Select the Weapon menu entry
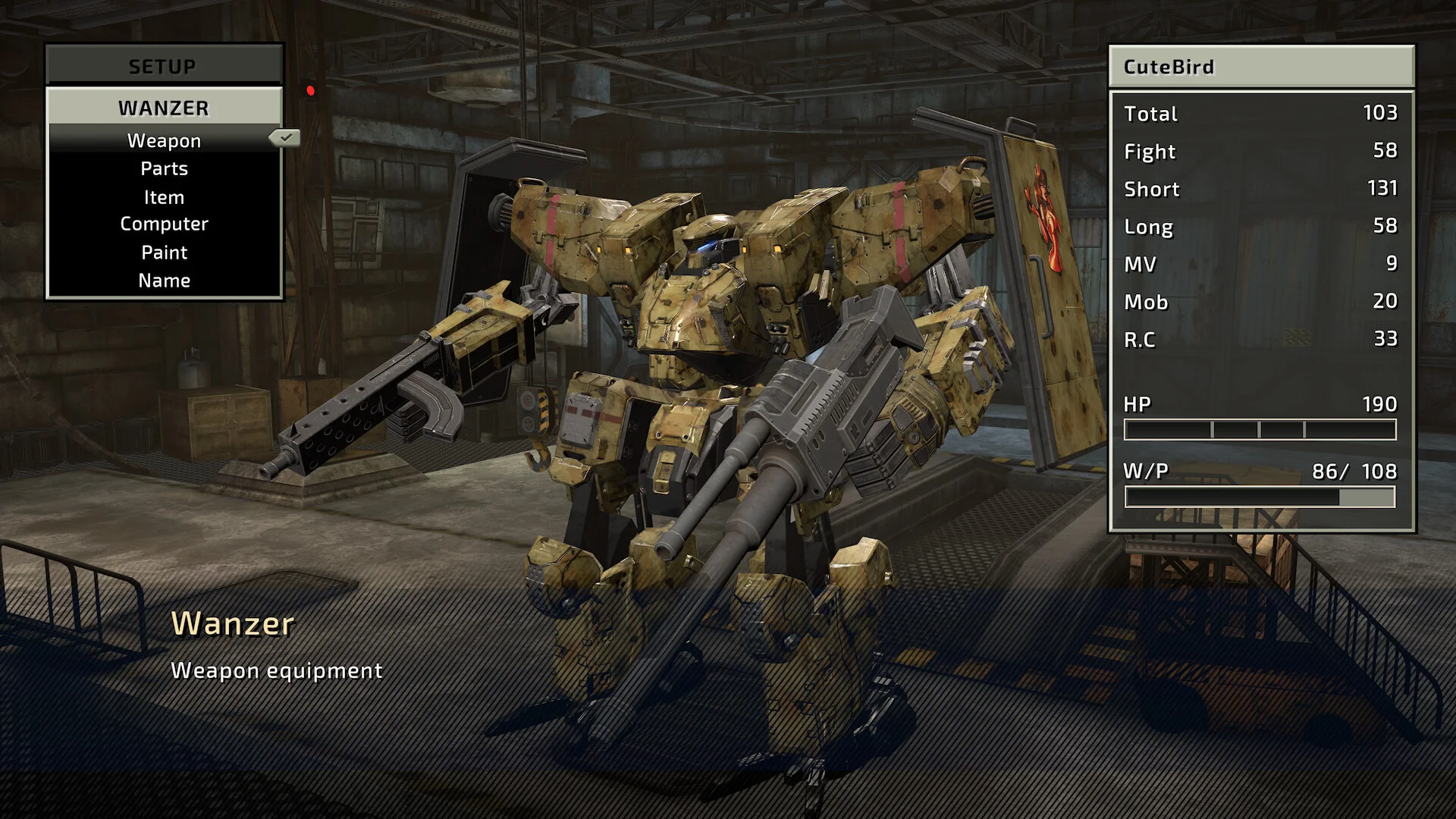Image resolution: width=1456 pixels, height=819 pixels. [x=164, y=141]
